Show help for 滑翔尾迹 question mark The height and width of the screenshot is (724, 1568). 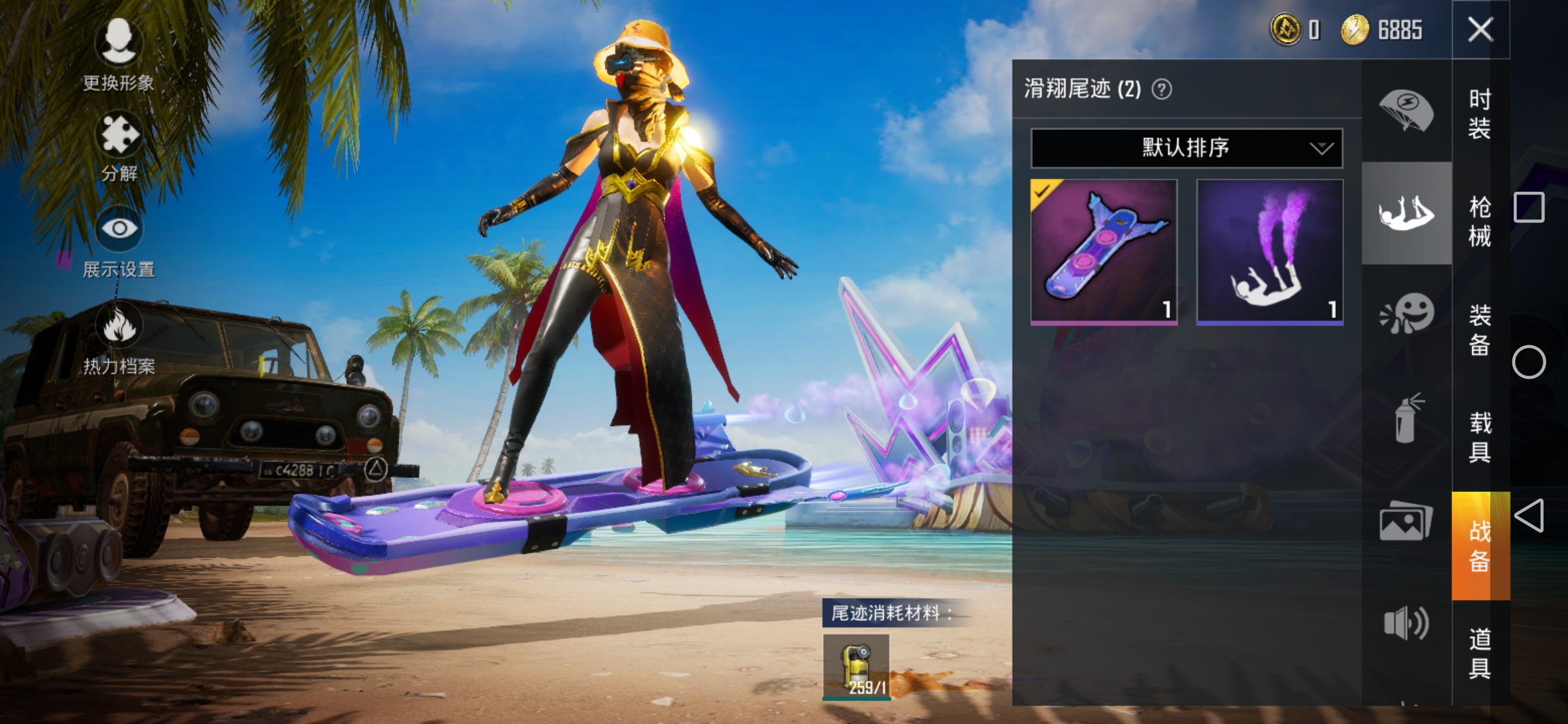click(1162, 89)
